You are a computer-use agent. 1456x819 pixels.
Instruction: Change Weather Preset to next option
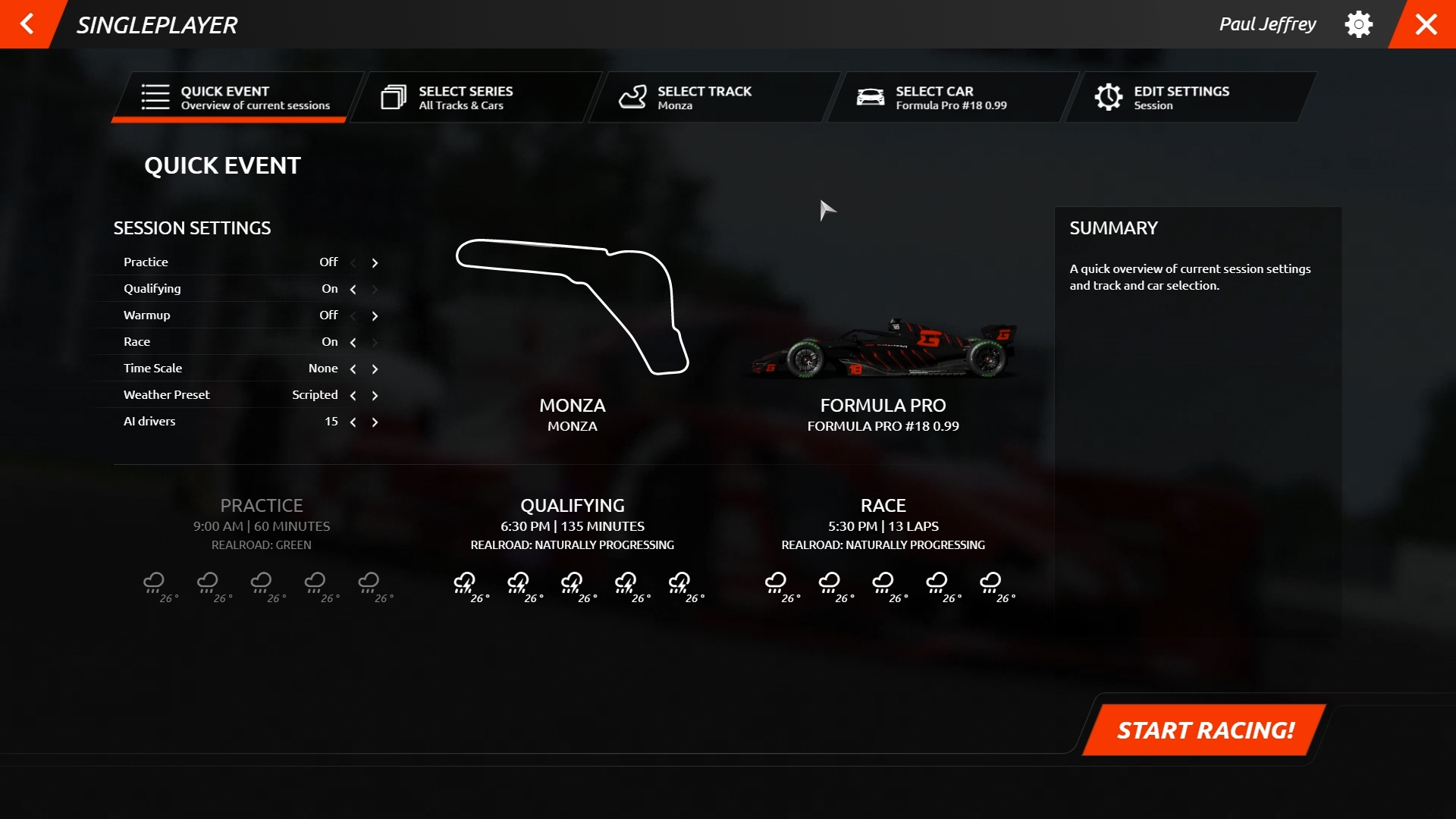375,396
